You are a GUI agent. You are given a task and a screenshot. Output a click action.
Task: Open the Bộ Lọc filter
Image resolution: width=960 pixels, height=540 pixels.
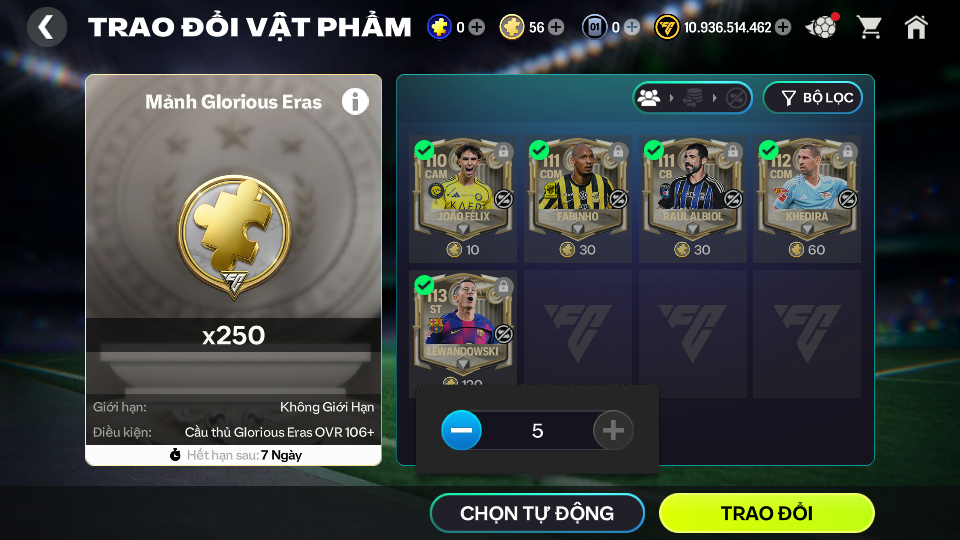[x=812, y=98]
